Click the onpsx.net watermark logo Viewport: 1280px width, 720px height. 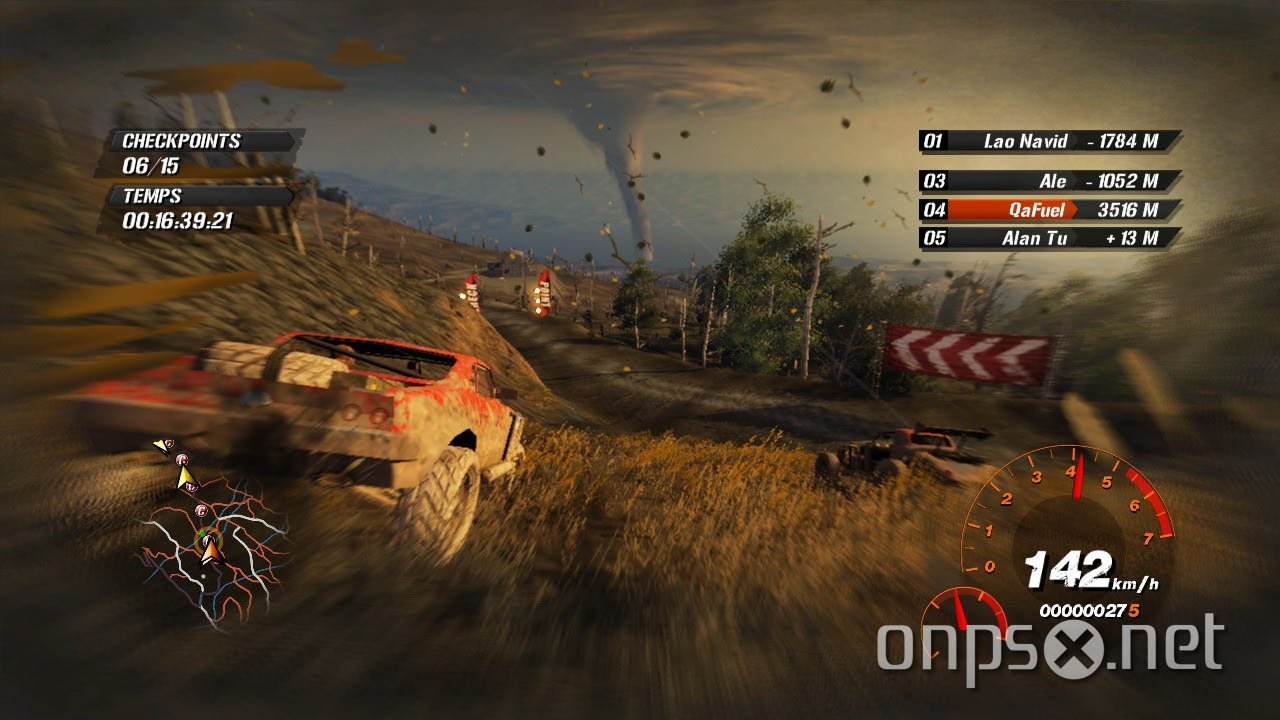1050,645
